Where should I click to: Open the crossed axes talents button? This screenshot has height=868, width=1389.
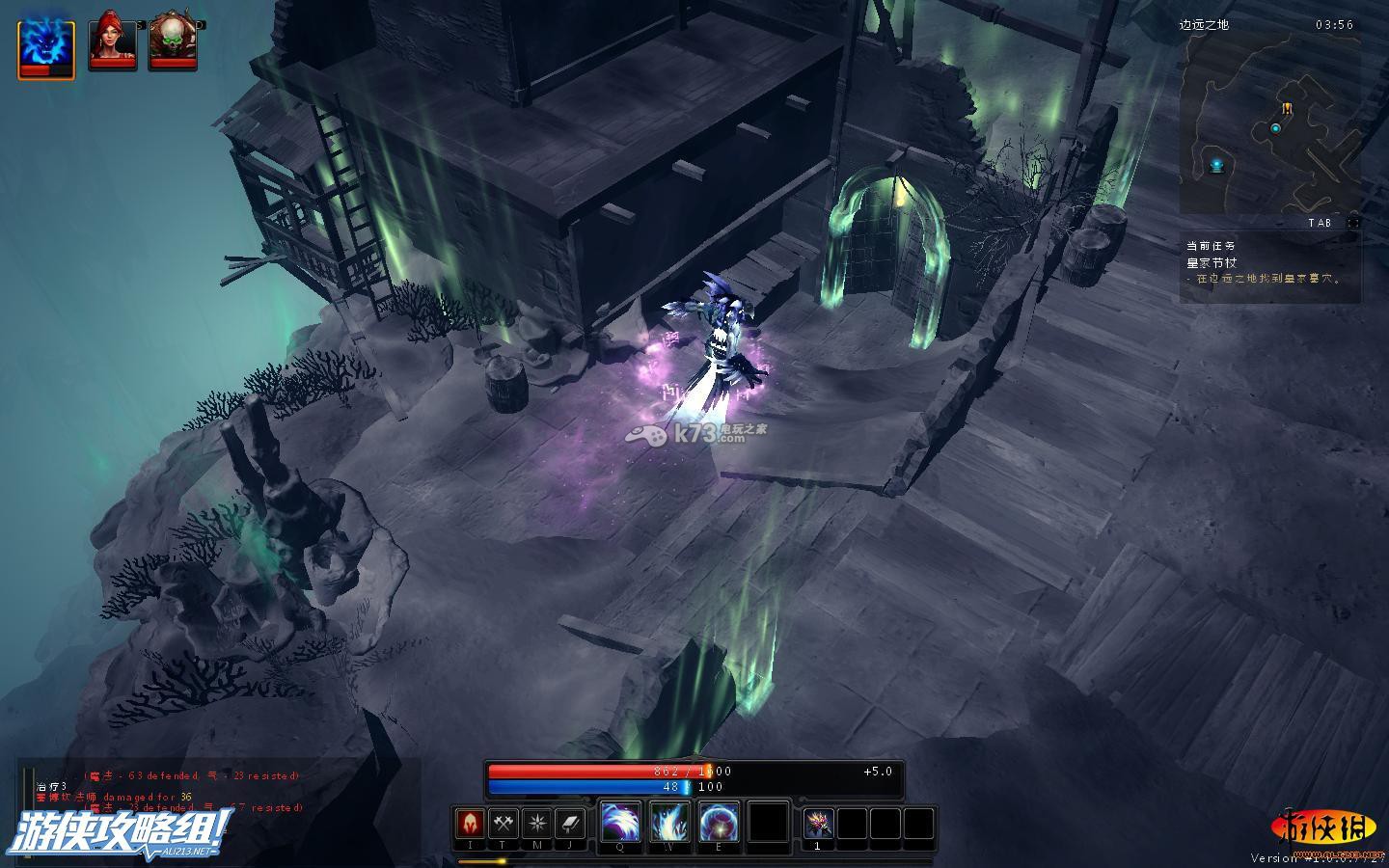504,824
